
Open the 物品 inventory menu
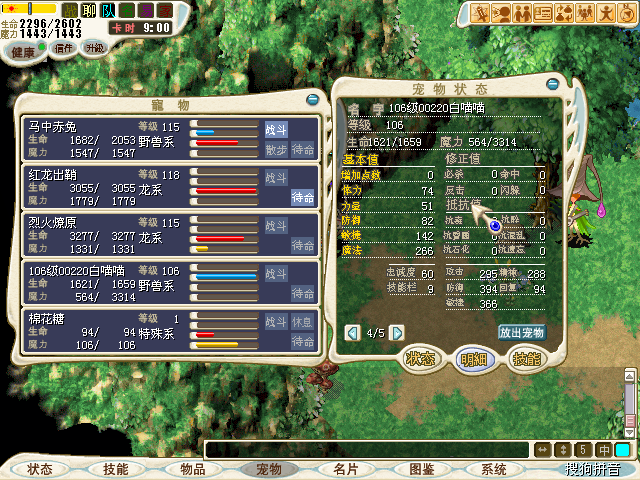pos(193,469)
